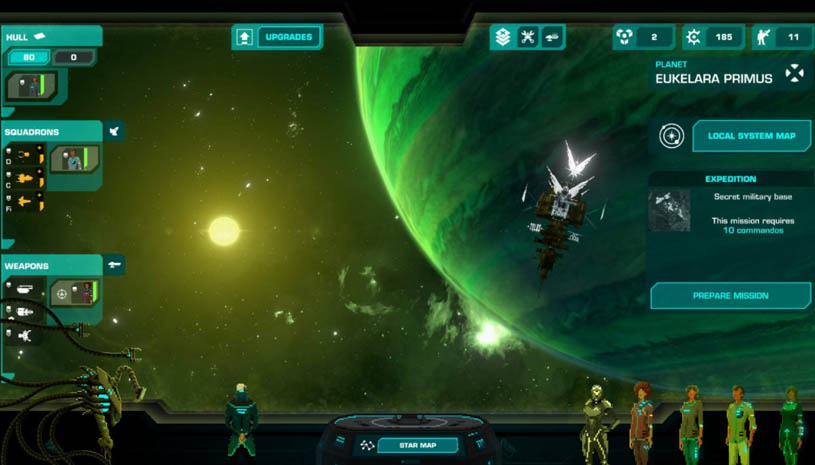Click the ship icon in top toolbar
Image resolution: width=815 pixels, height=465 pixels.
[x=551, y=37]
